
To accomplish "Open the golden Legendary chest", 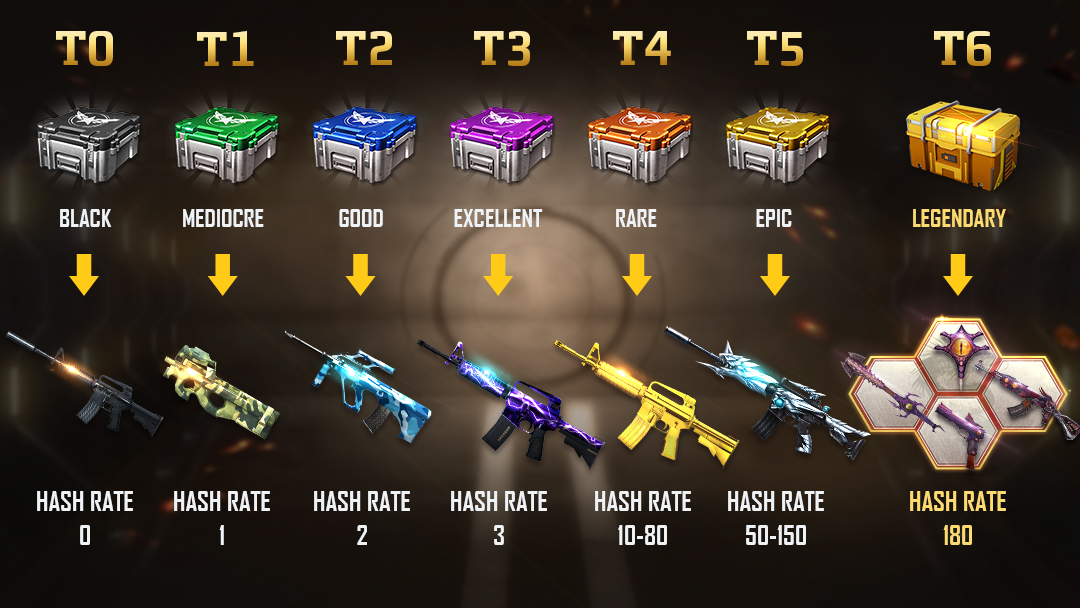I will pyautogui.click(x=958, y=142).
